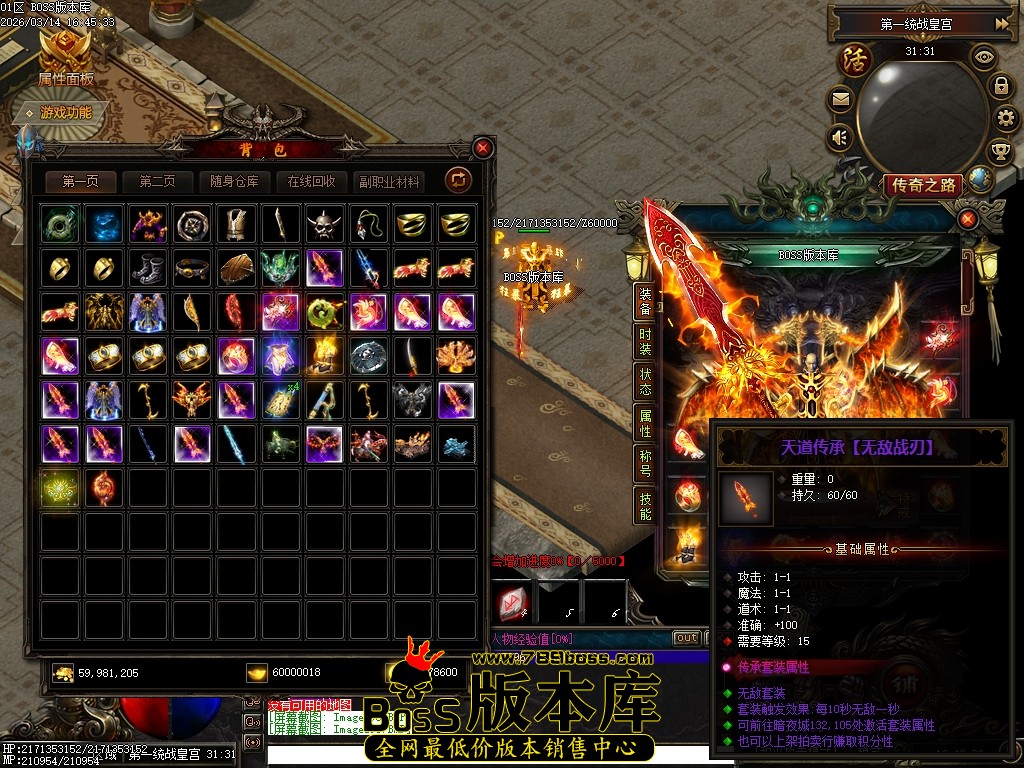1024x768 pixels.
Task: Open the 技能 skills tab
Action: click(x=645, y=505)
